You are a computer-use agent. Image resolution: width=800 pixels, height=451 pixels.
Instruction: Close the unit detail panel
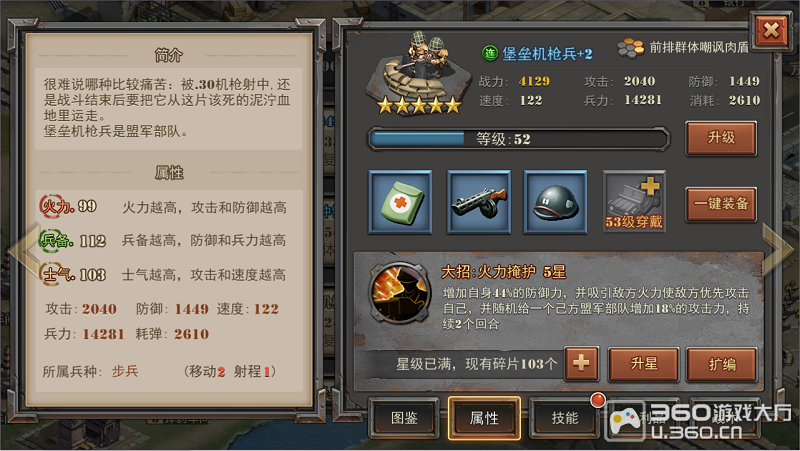click(x=771, y=30)
